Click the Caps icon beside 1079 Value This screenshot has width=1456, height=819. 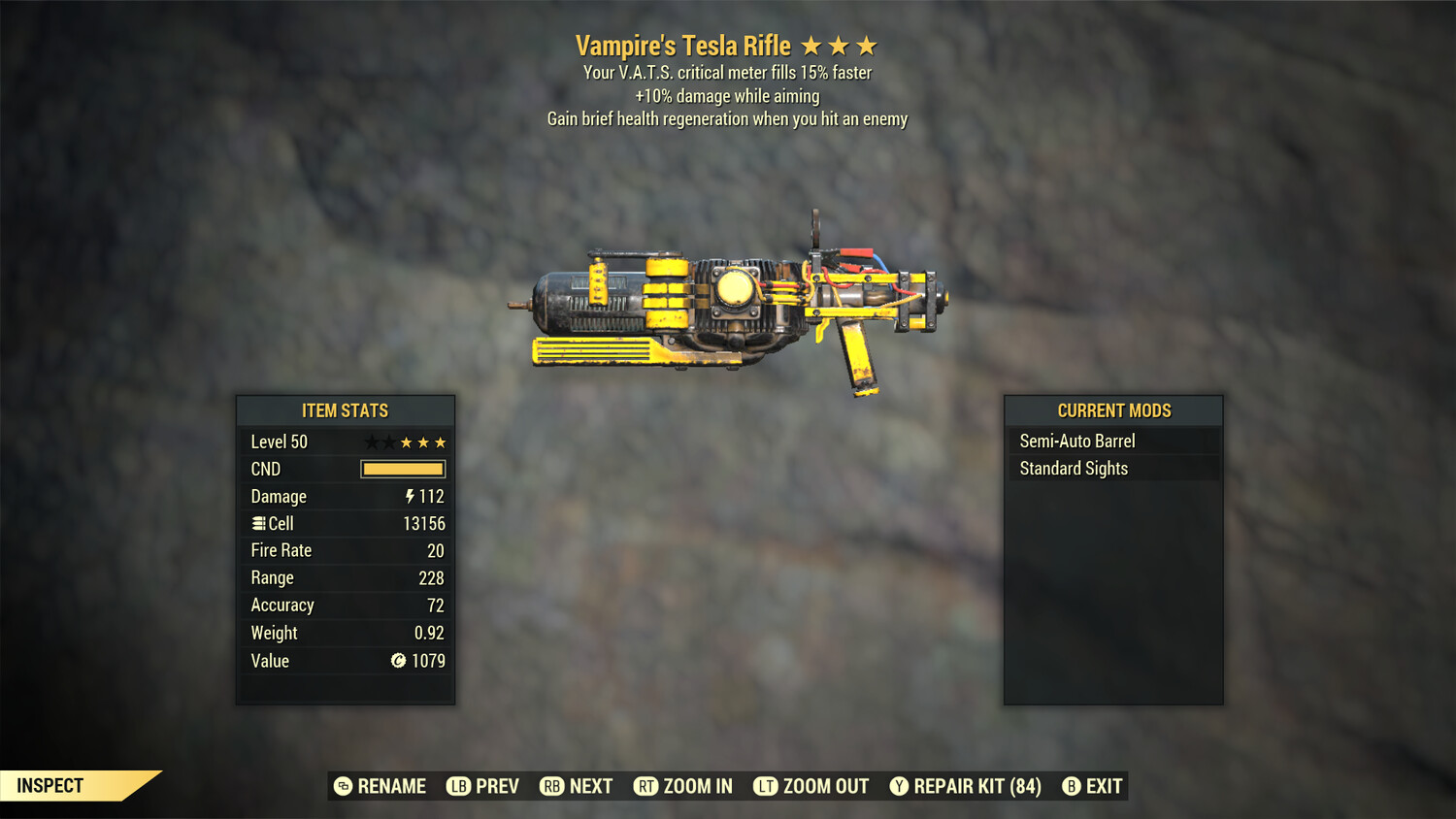(397, 661)
